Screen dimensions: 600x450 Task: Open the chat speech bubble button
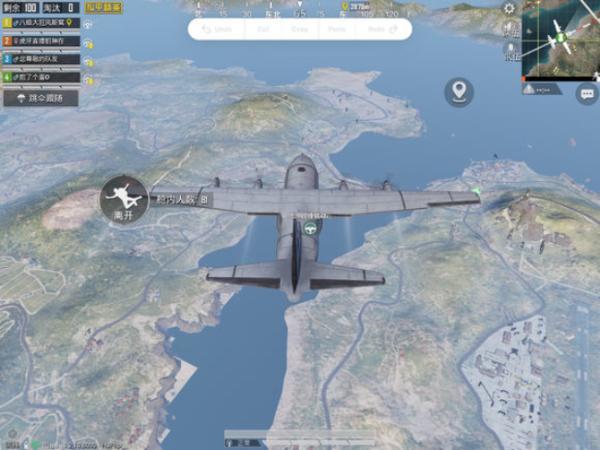587,95
